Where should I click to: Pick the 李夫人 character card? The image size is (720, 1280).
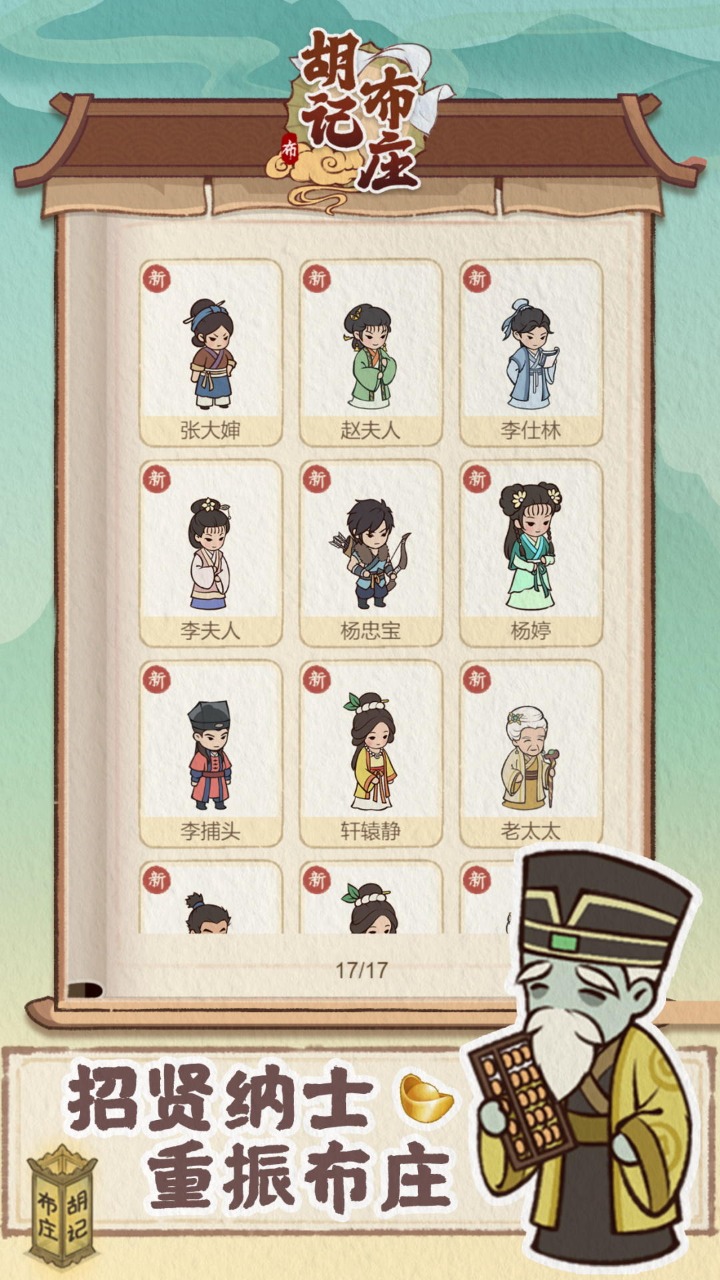[x=211, y=552]
